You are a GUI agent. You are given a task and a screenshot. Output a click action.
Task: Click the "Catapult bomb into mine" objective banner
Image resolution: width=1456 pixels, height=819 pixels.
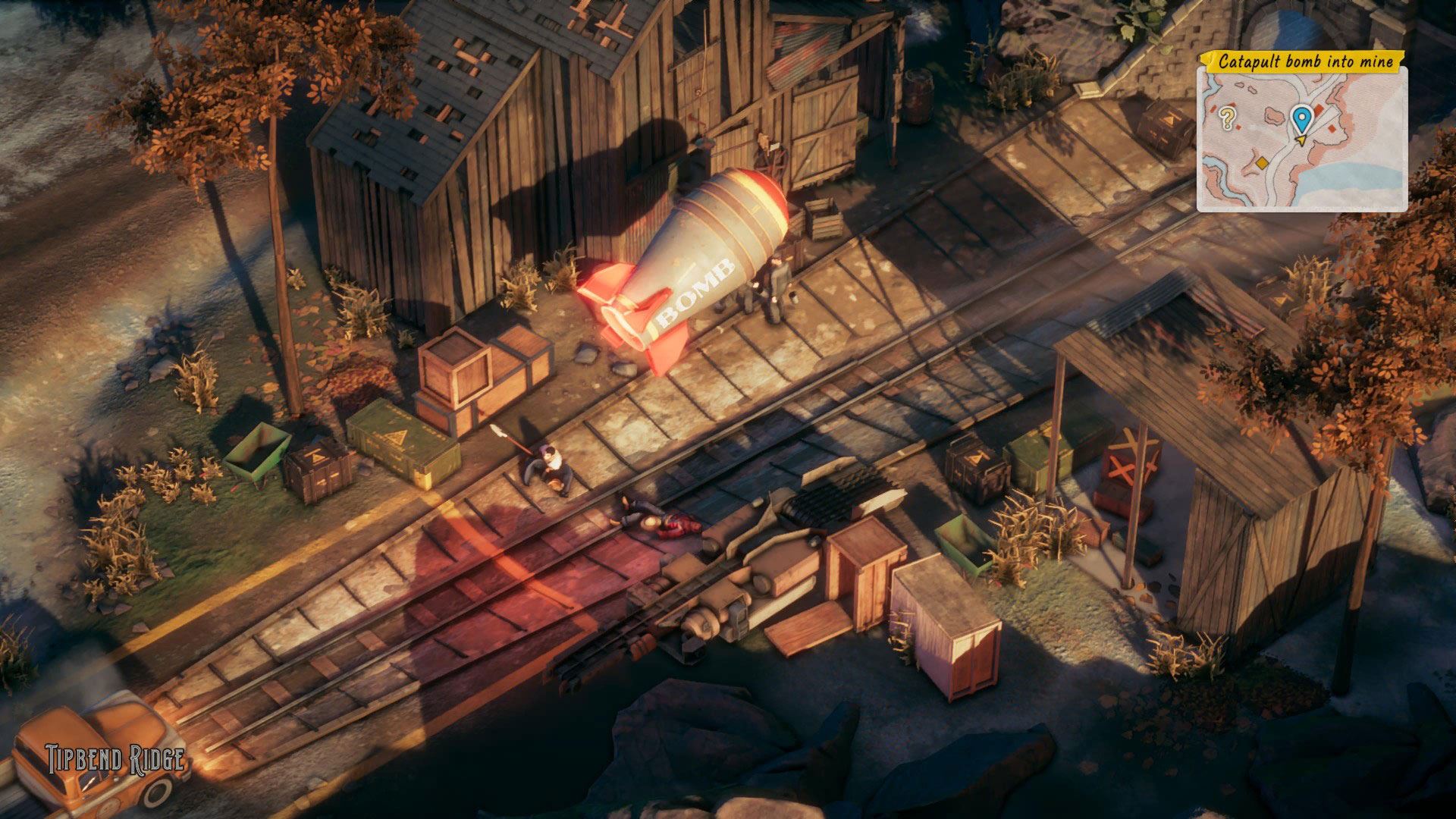[1306, 61]
